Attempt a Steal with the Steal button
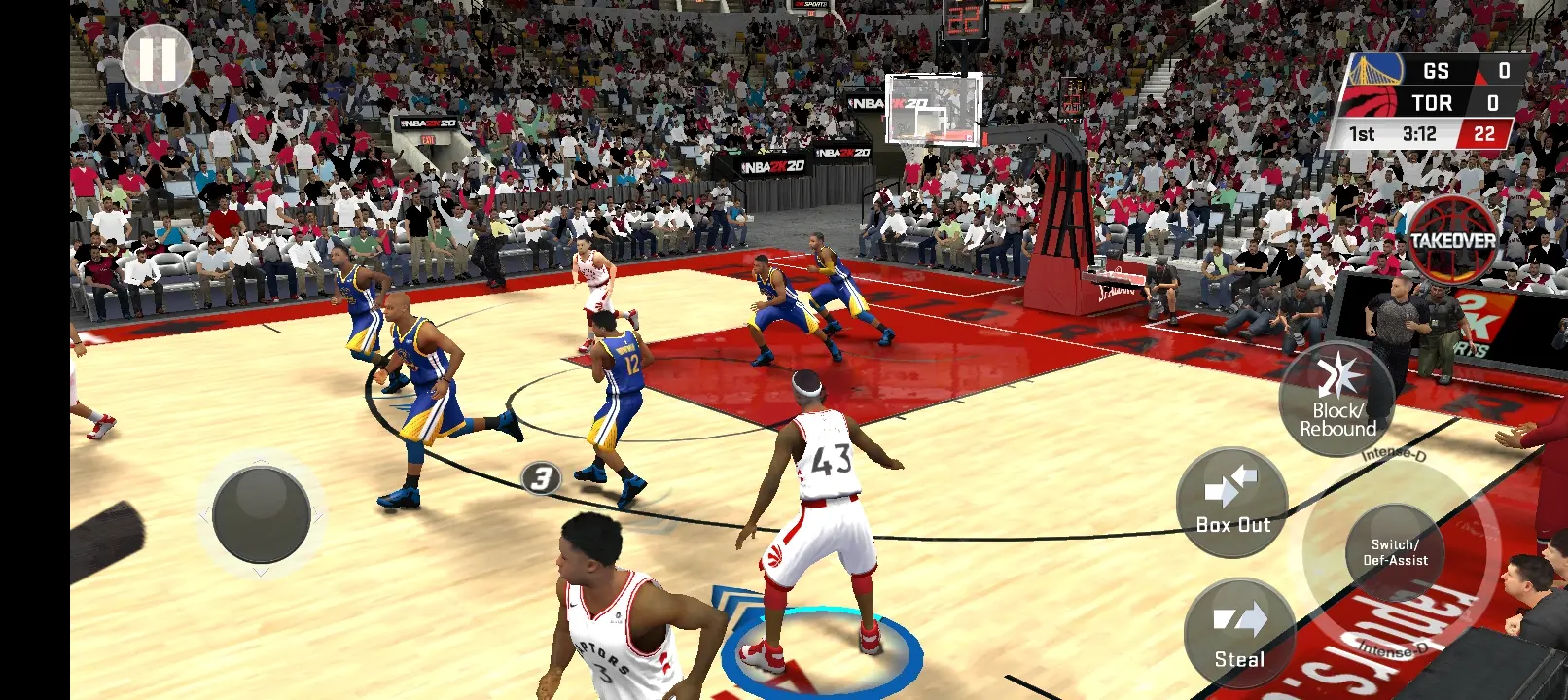Viewport: 1568px width, 700px height. coord(1239,634)
